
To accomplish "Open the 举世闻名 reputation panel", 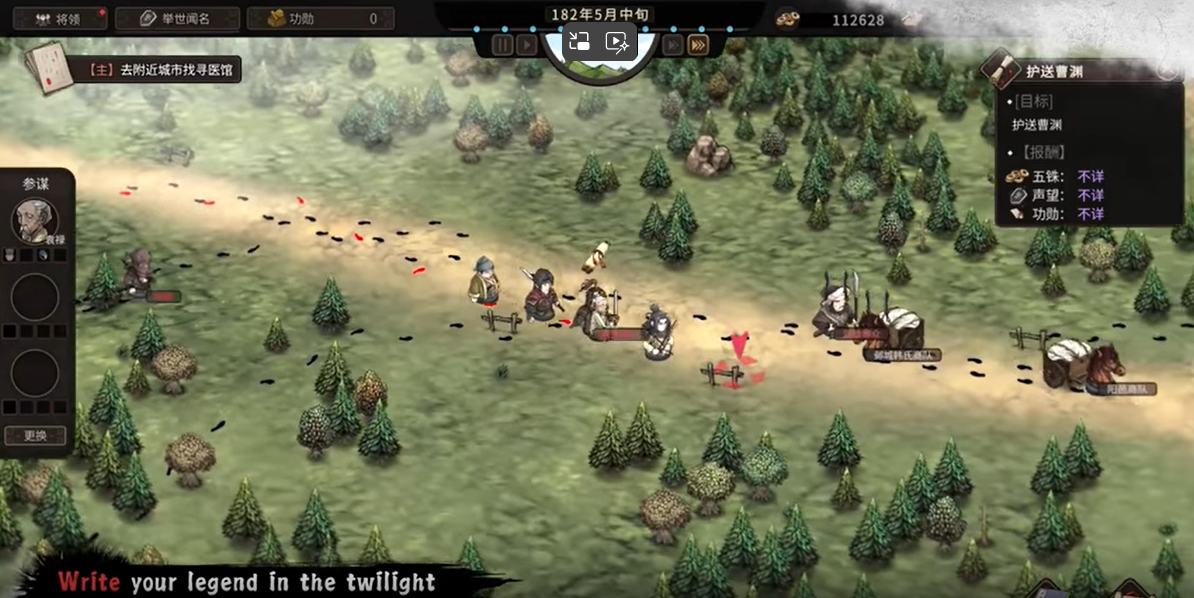I will point(177,19).
